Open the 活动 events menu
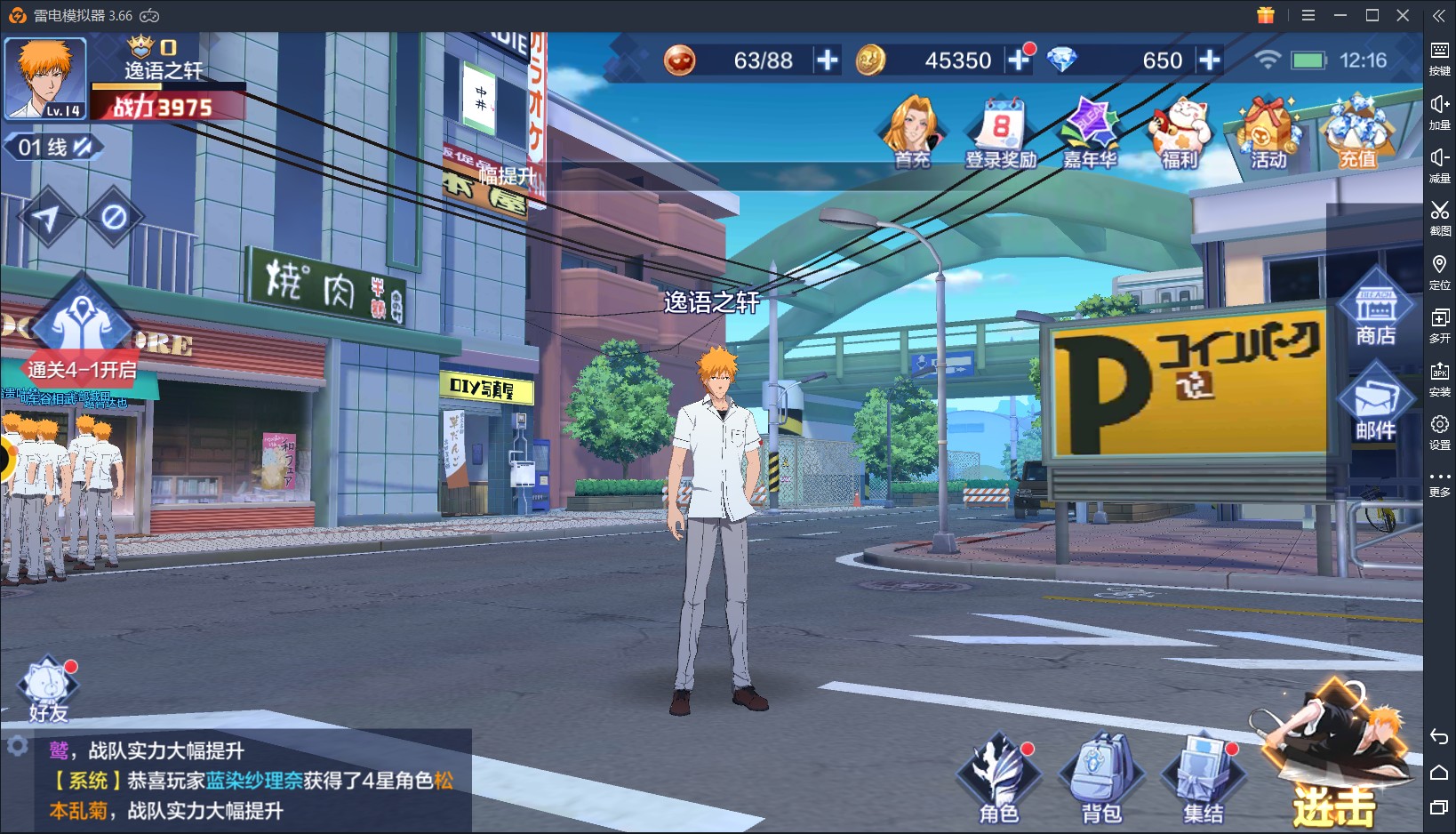The height and width of the screenshot is (834, 1456). pos(1268,133)
